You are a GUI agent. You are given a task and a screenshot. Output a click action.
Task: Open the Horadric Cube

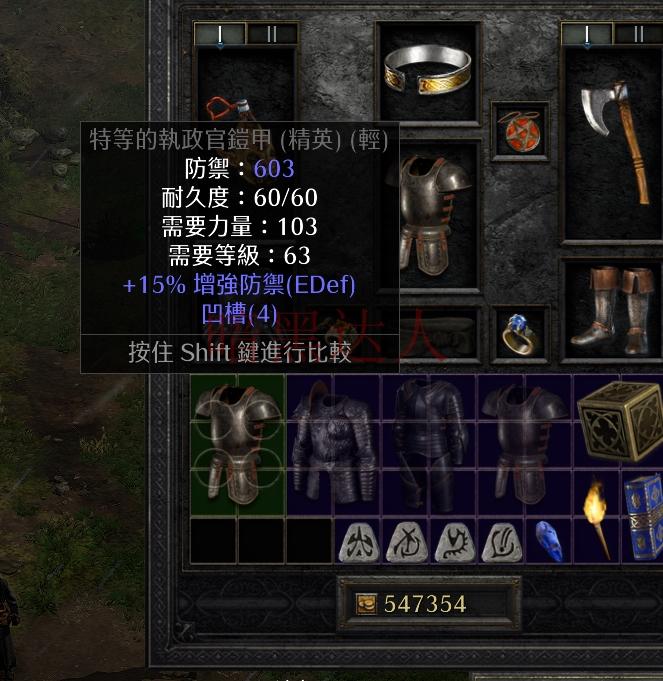point(618,420)
